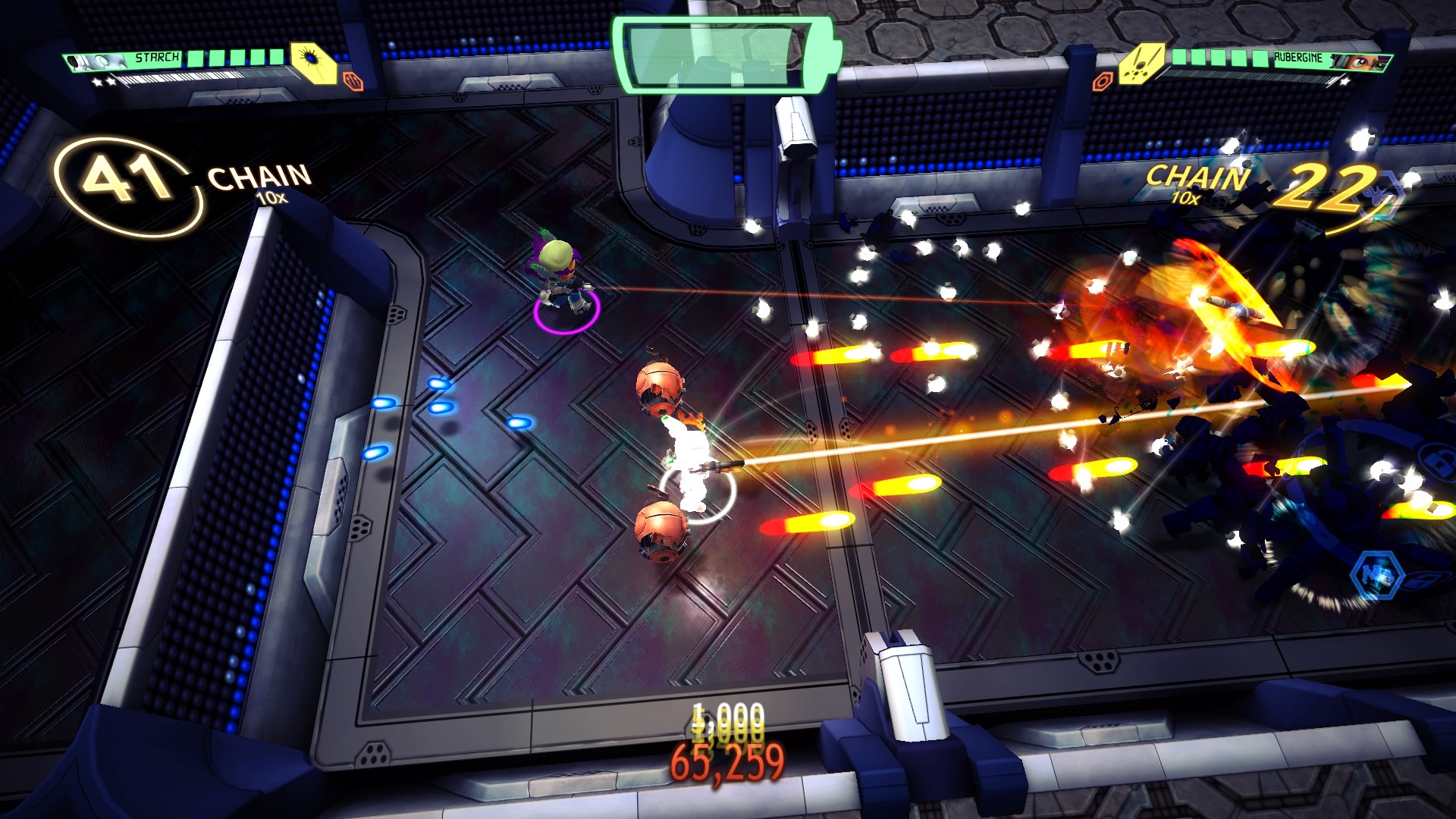Select Starch's yellow weapon icon
This screenshot has height=819, width=1456.
[312, 63]
